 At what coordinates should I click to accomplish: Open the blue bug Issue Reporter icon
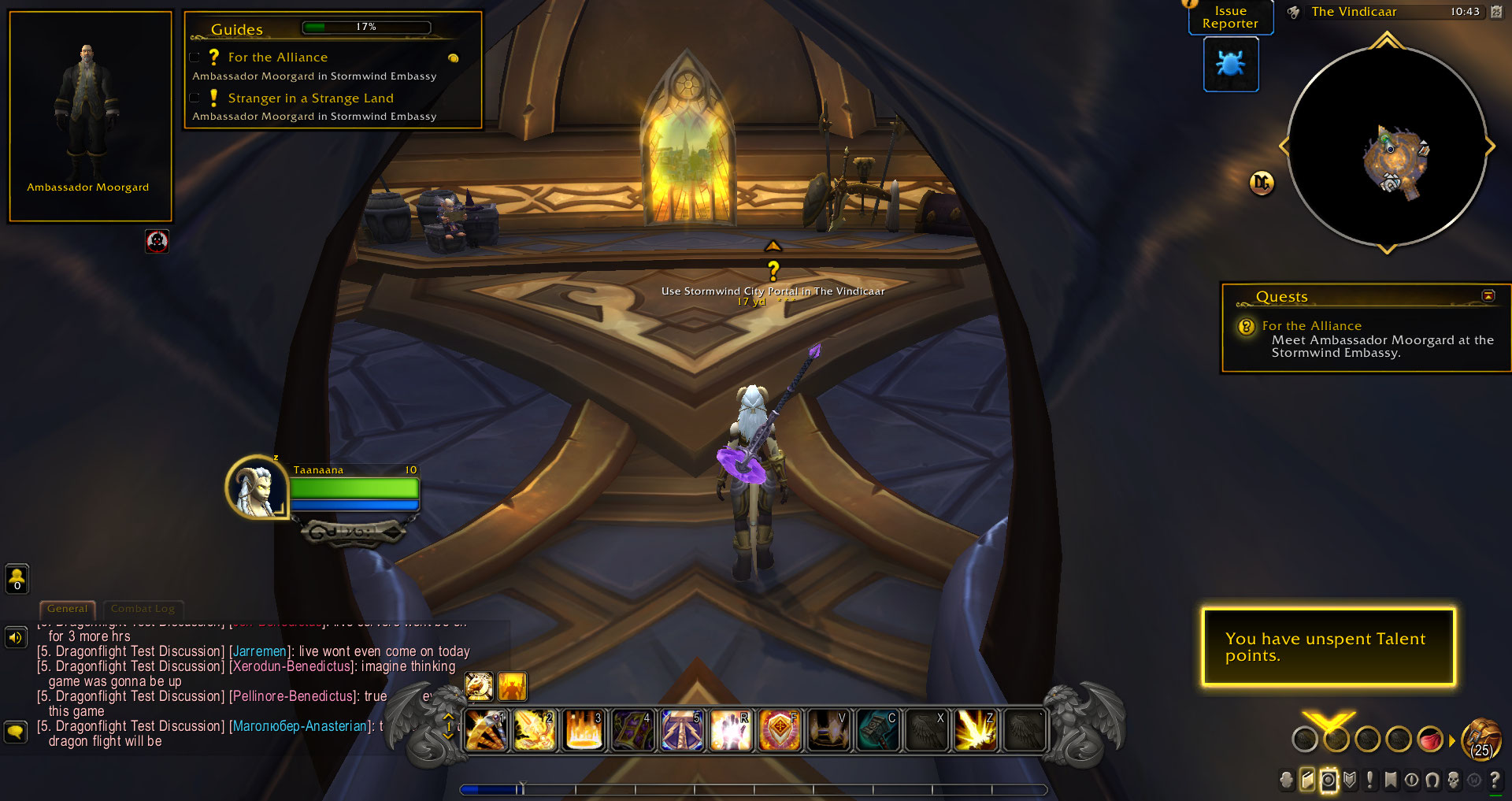click(x=1231, y=65)
